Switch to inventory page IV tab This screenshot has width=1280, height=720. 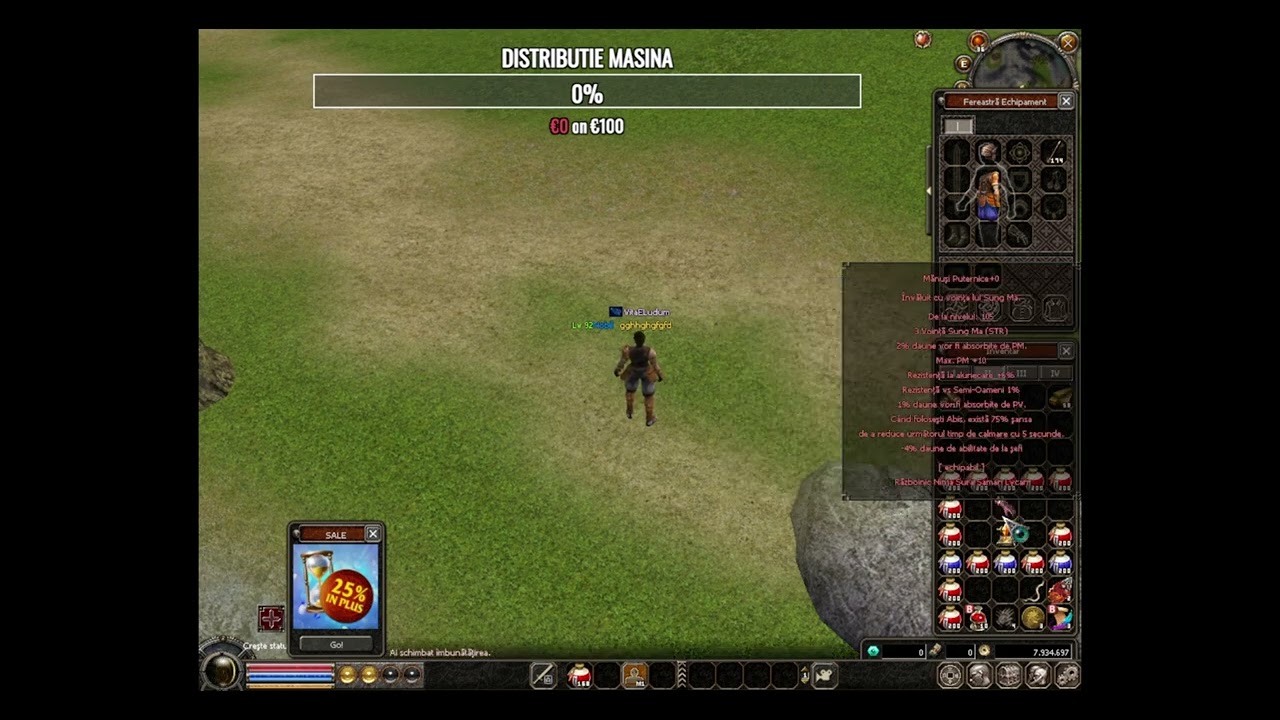pos(1054,373)
